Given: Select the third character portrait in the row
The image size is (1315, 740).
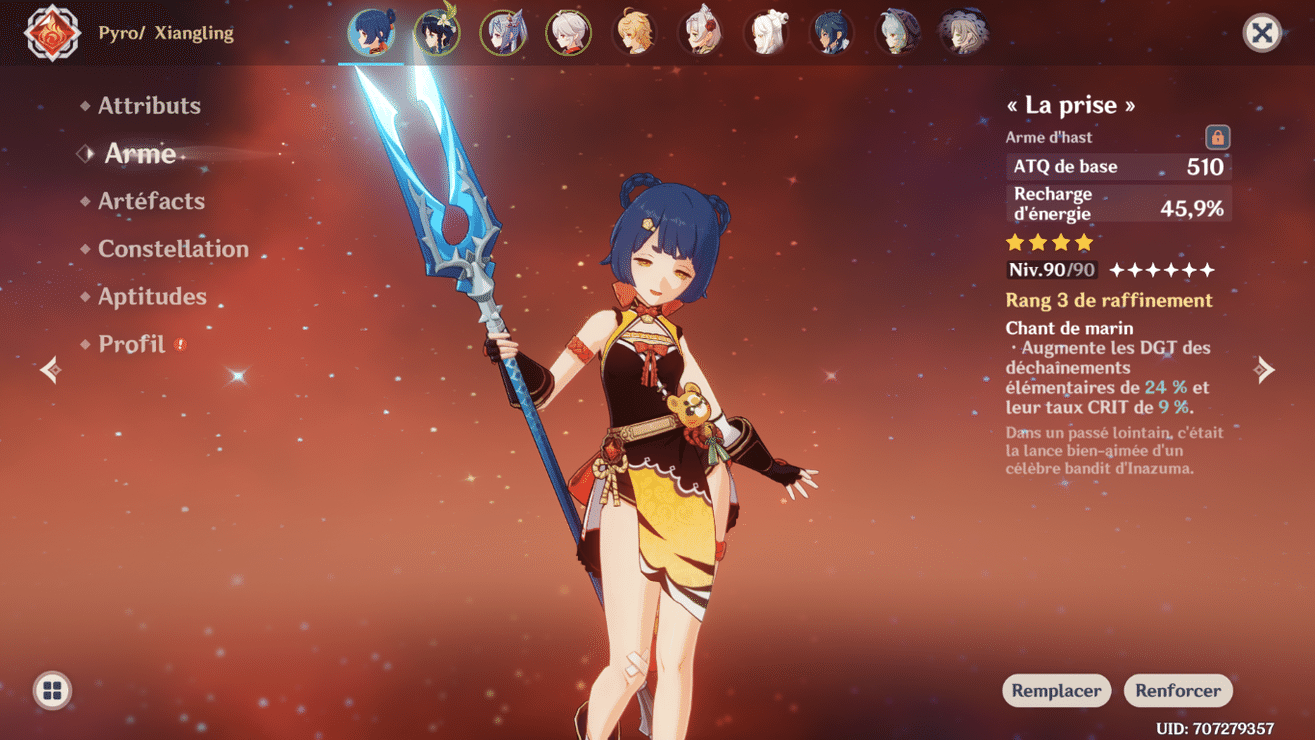Looking at the screenshot, I should click(503, 32).
